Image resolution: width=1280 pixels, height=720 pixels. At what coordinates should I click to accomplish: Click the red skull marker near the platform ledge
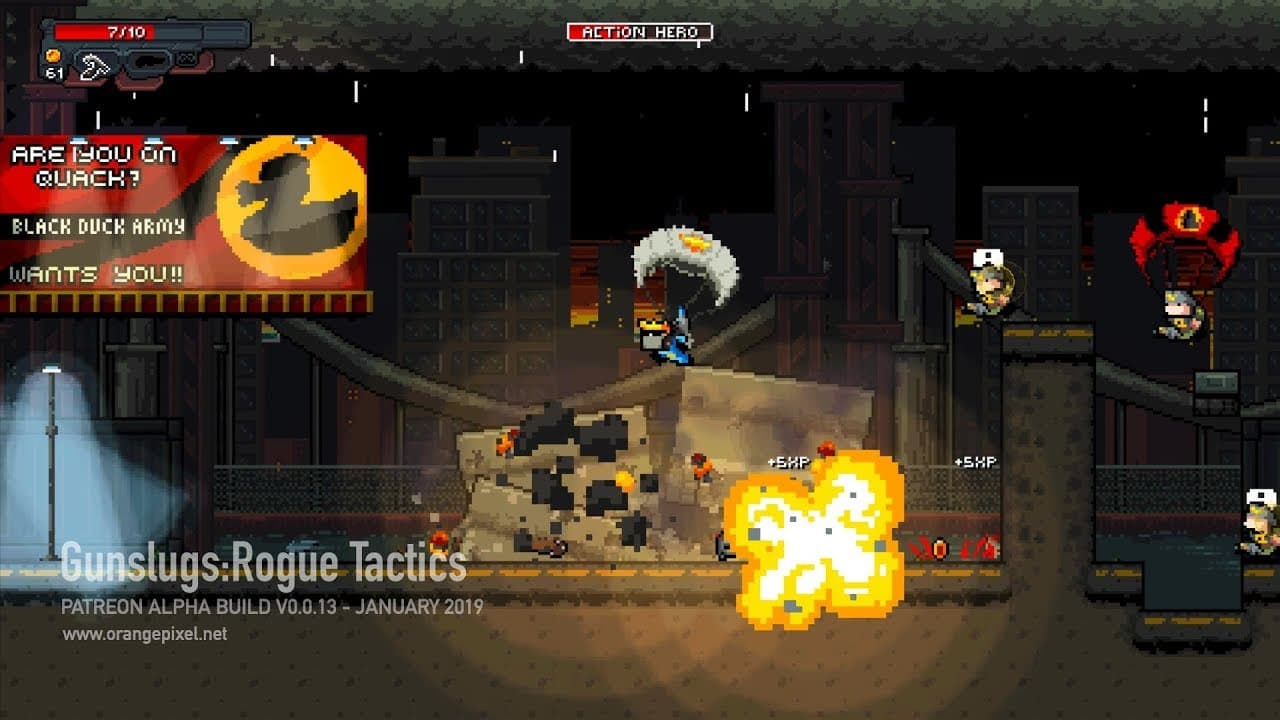tap(938, 546)
